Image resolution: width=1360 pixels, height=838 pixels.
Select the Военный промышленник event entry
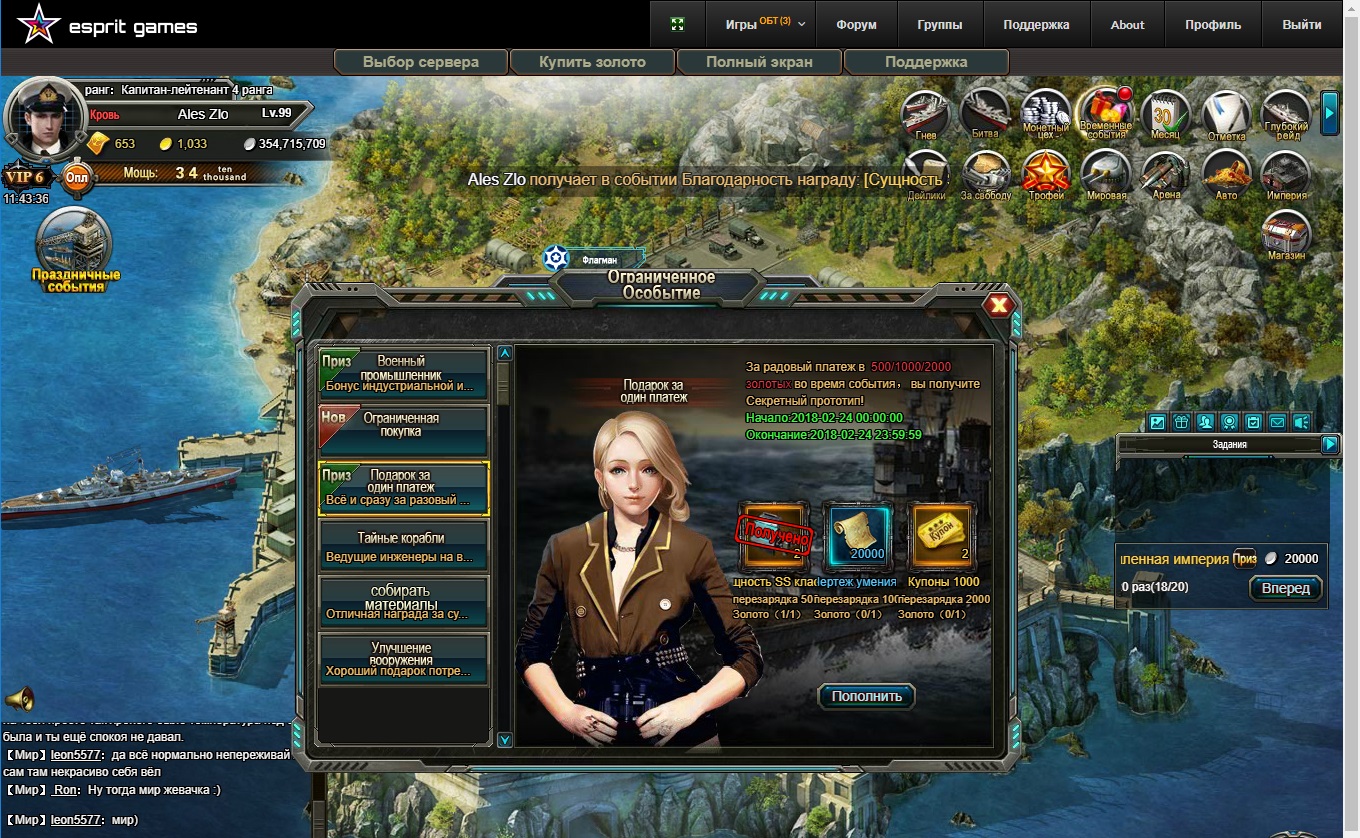[x=403, y=373]
